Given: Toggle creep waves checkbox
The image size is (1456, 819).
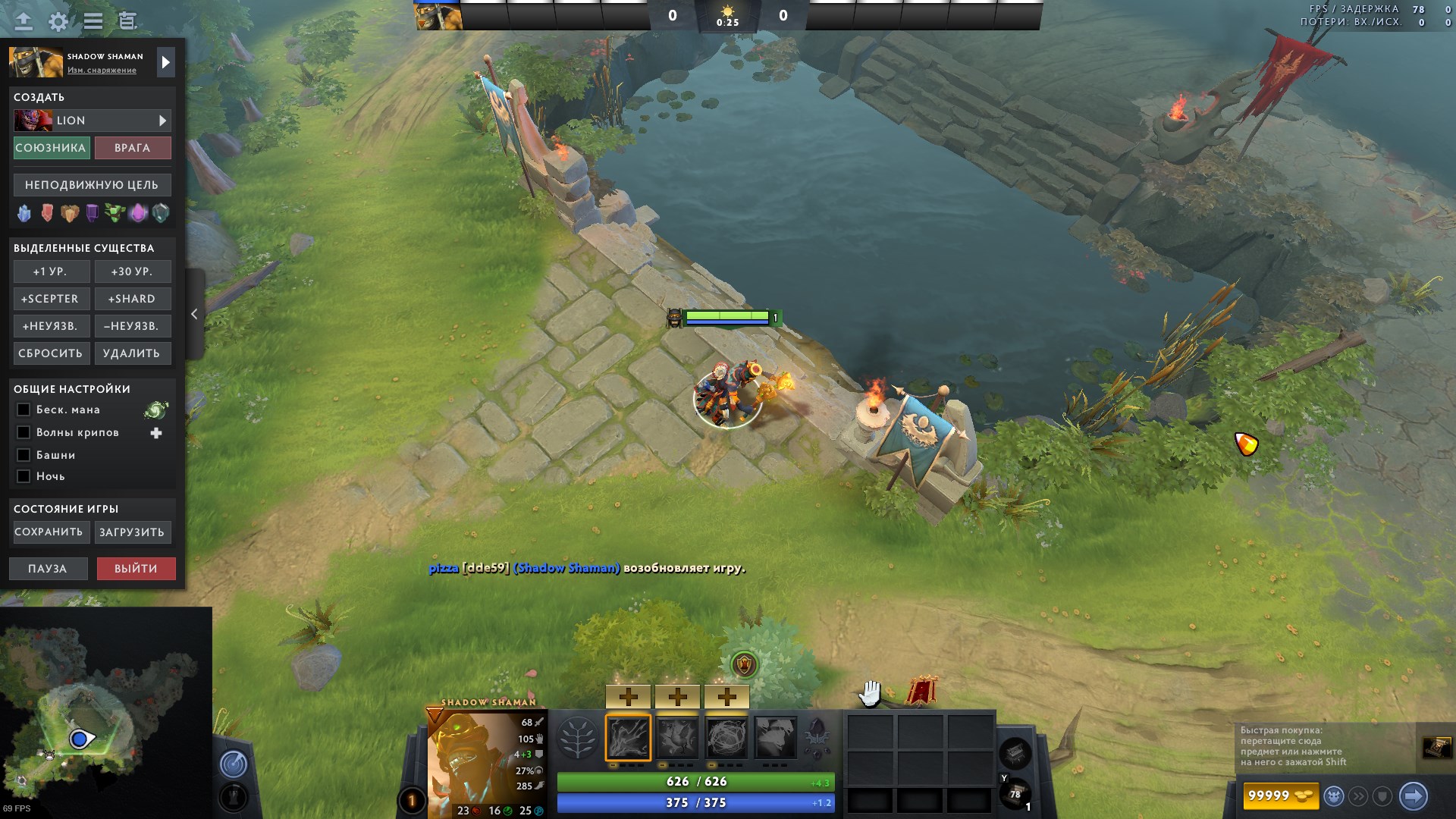Looking at the screenshot, I should tap(24, 432).
